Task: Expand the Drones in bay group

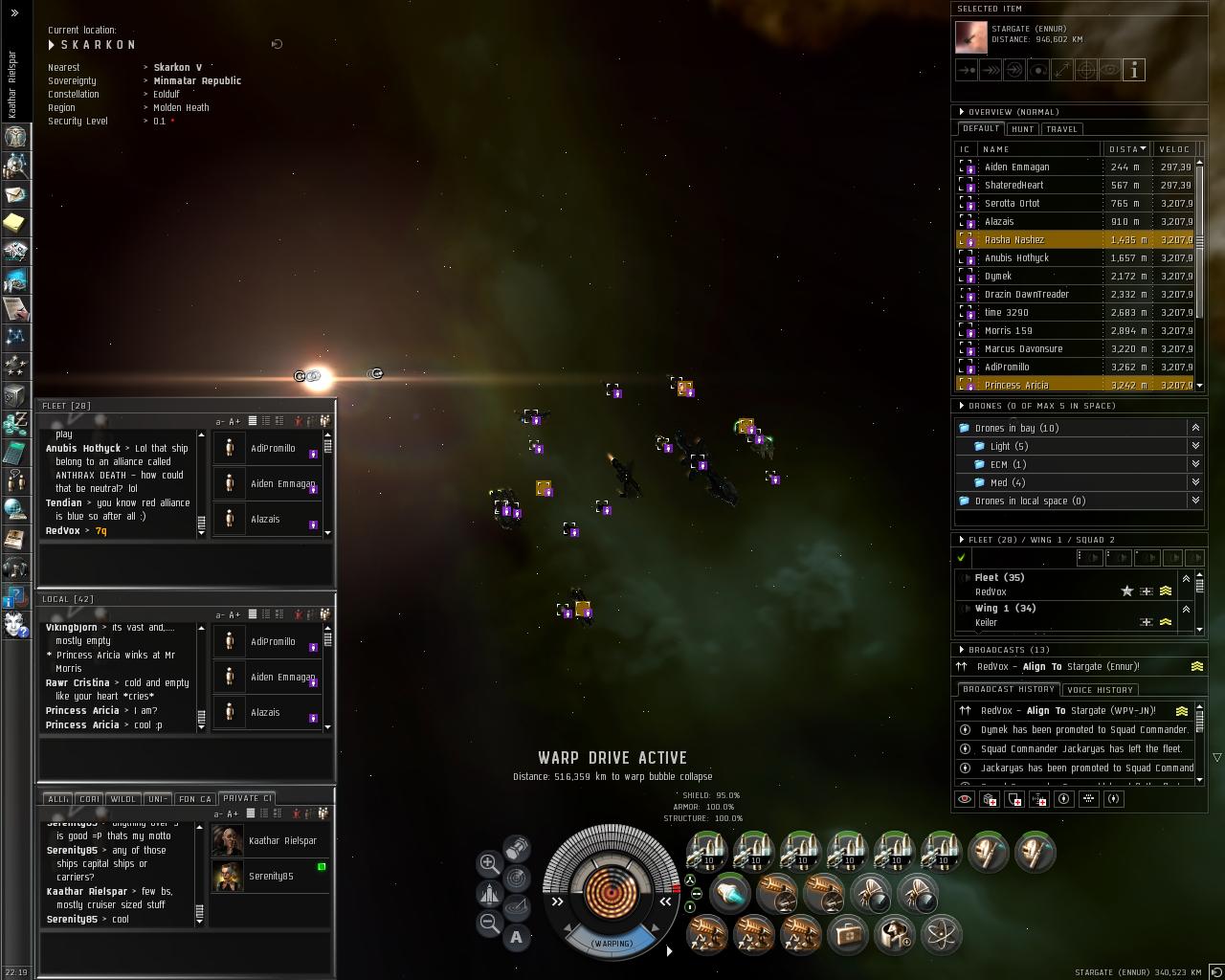Action: point(1195,428)
